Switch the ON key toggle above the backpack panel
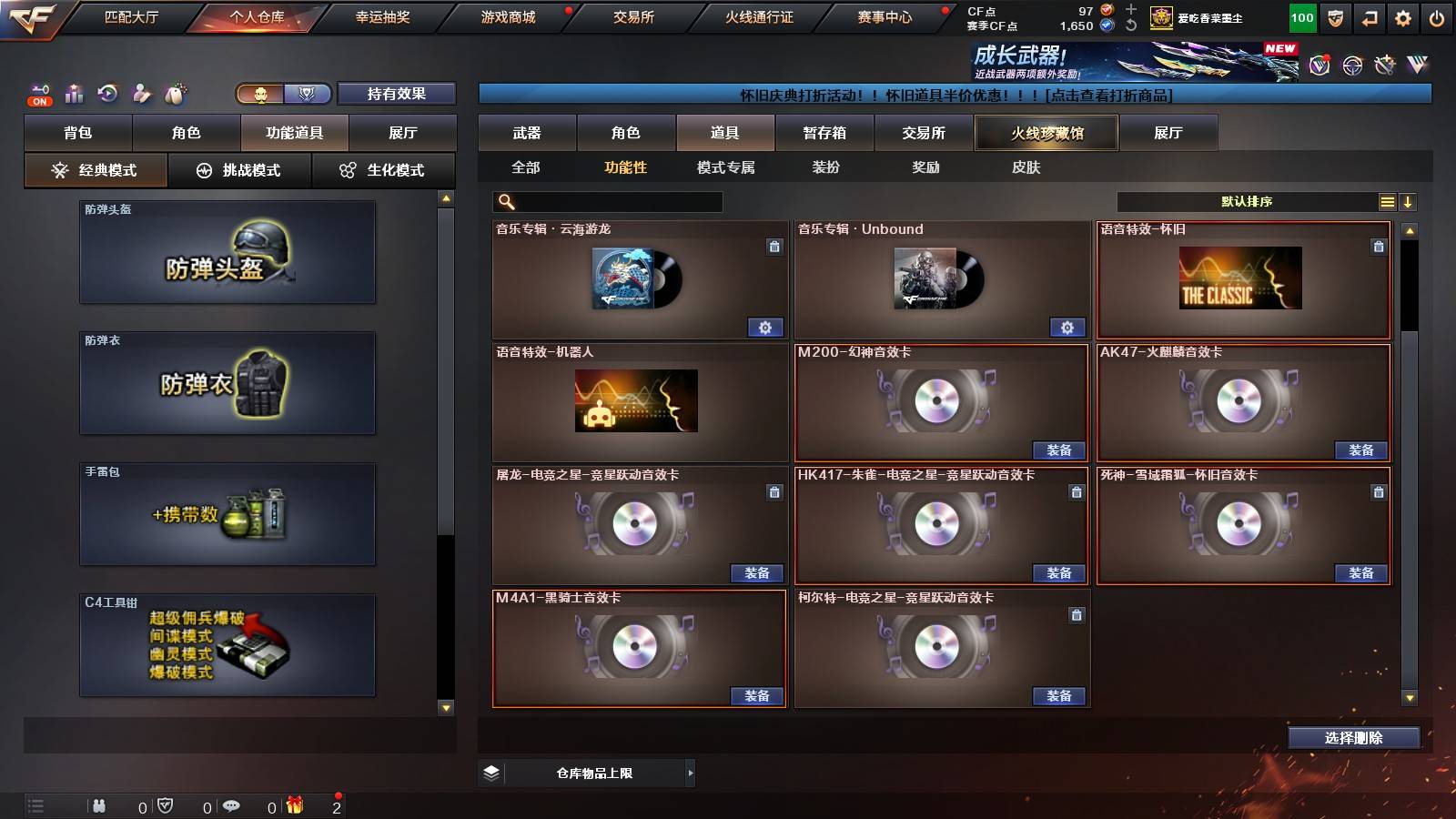1456x819 pixels. [x=38, y=92]
